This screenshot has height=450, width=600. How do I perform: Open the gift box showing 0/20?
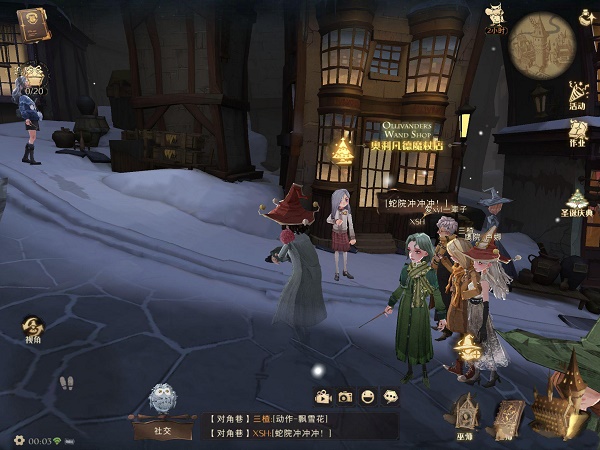click(x=34, y=77)
